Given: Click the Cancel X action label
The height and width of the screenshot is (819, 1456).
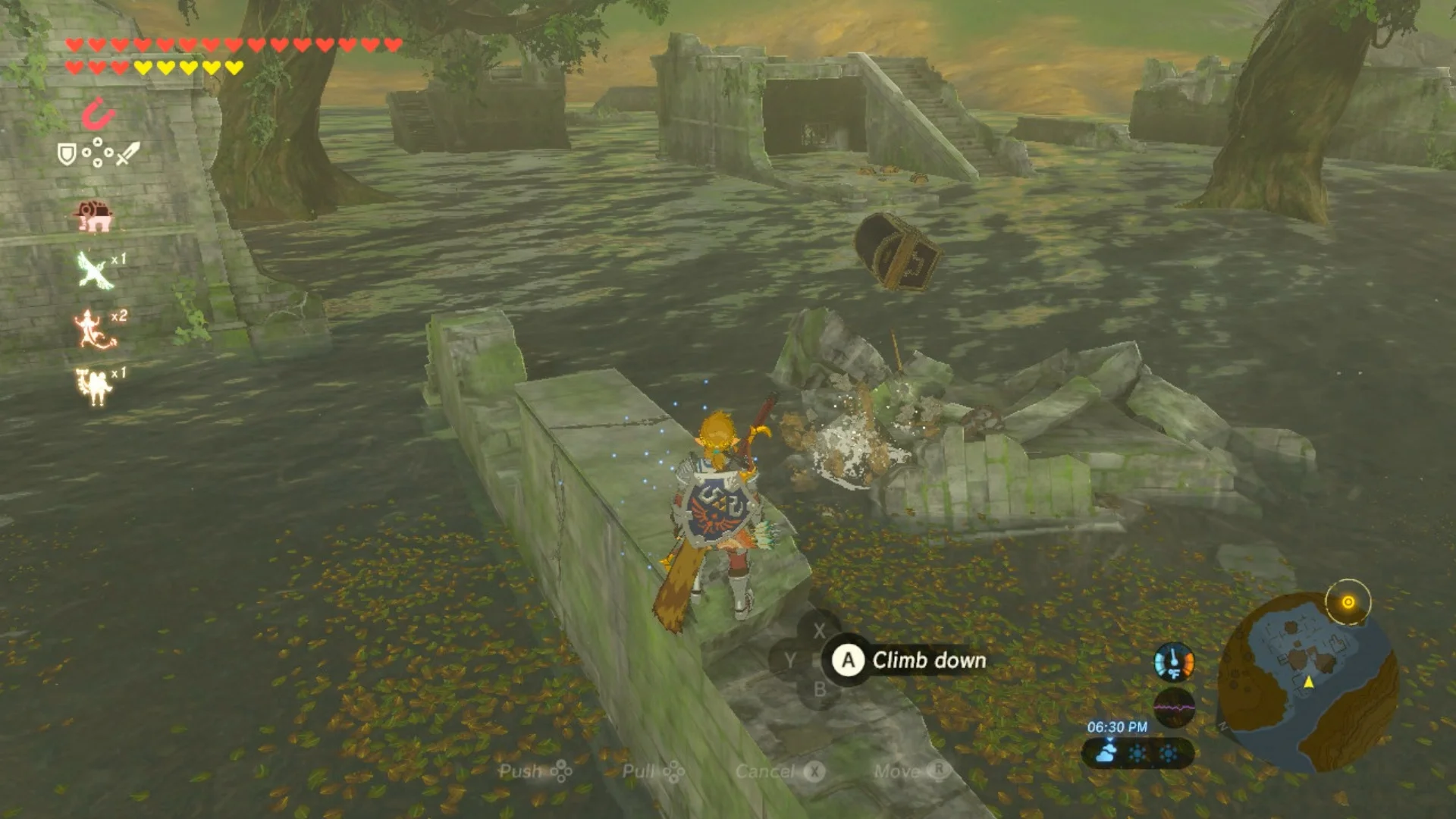Looking at the screenshot, I should [x=767, y=772].
